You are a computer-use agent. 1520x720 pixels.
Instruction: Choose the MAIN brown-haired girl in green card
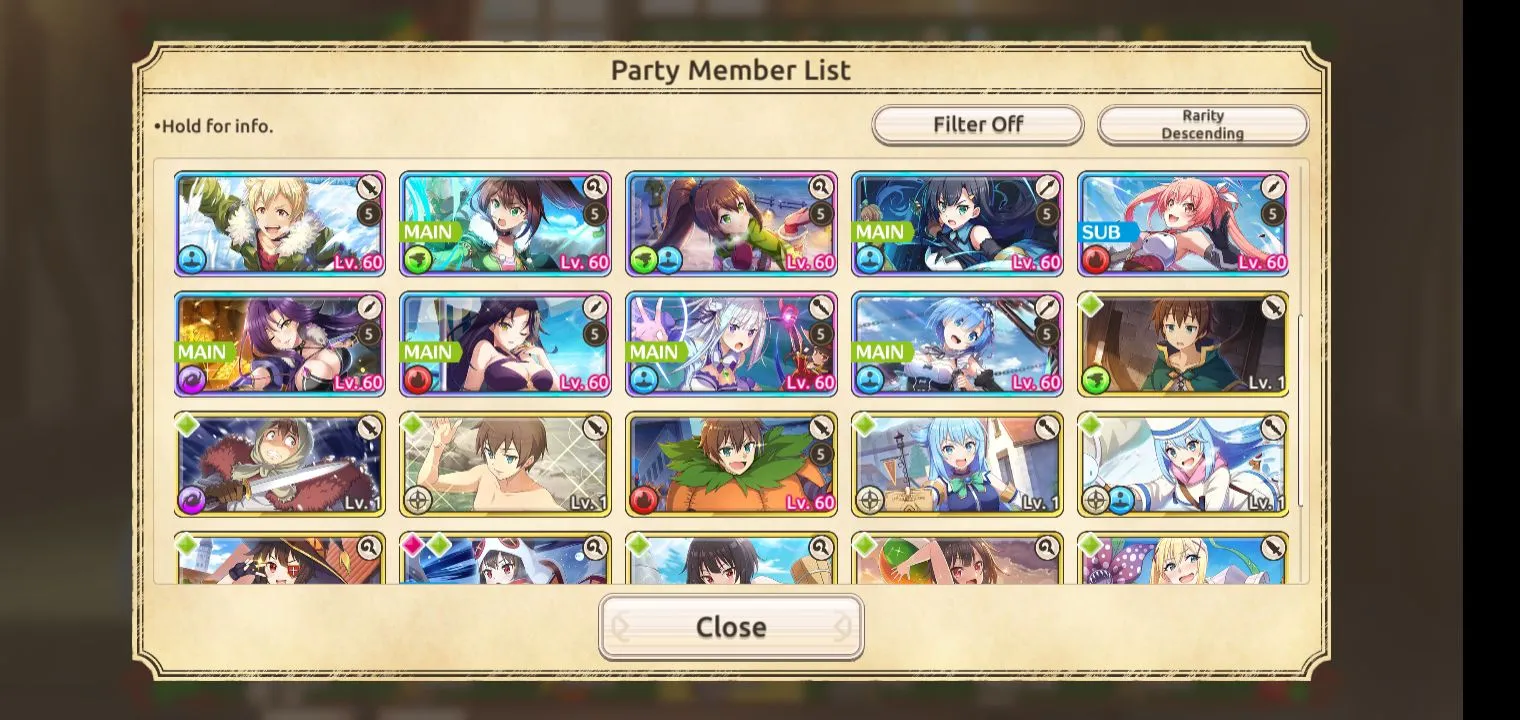505,224
